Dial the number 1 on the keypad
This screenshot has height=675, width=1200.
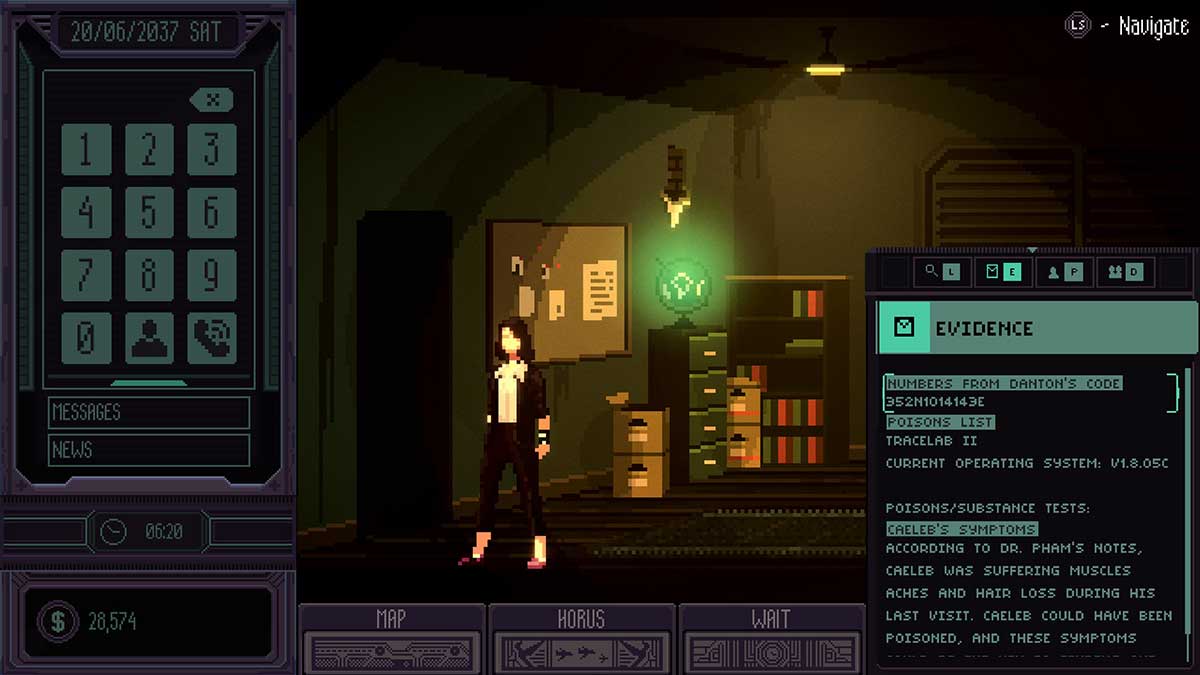(x=86, y=149)
